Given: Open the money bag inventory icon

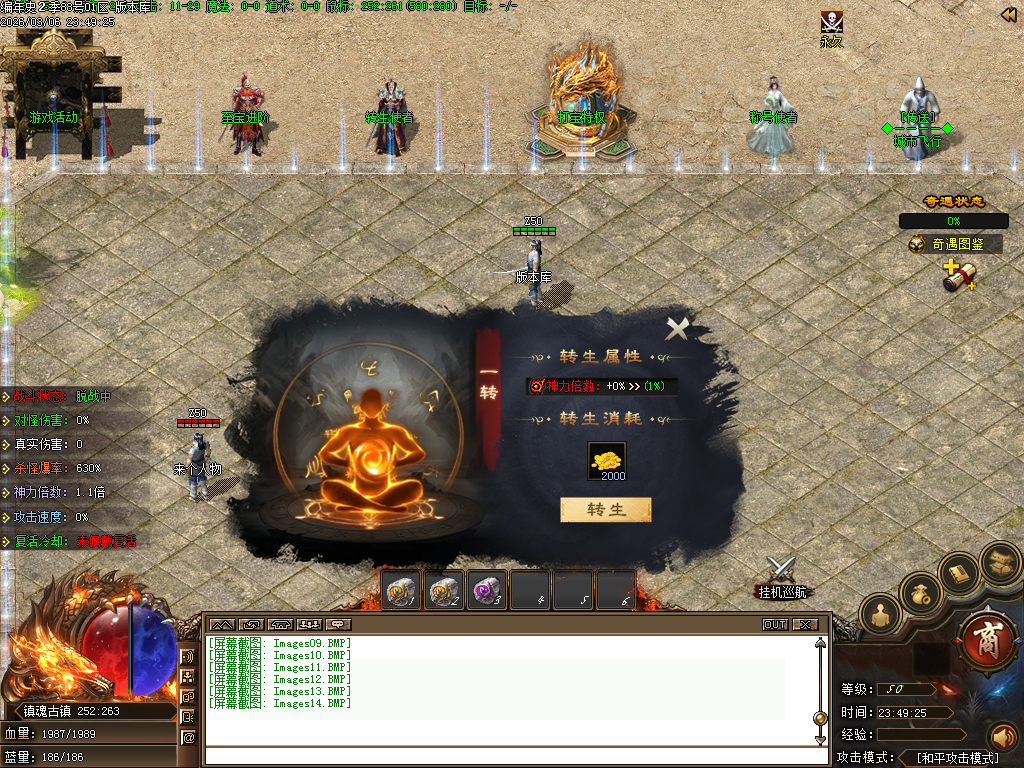Looking at the screenshot, I should pyautogui.click(x=921, y=595).
